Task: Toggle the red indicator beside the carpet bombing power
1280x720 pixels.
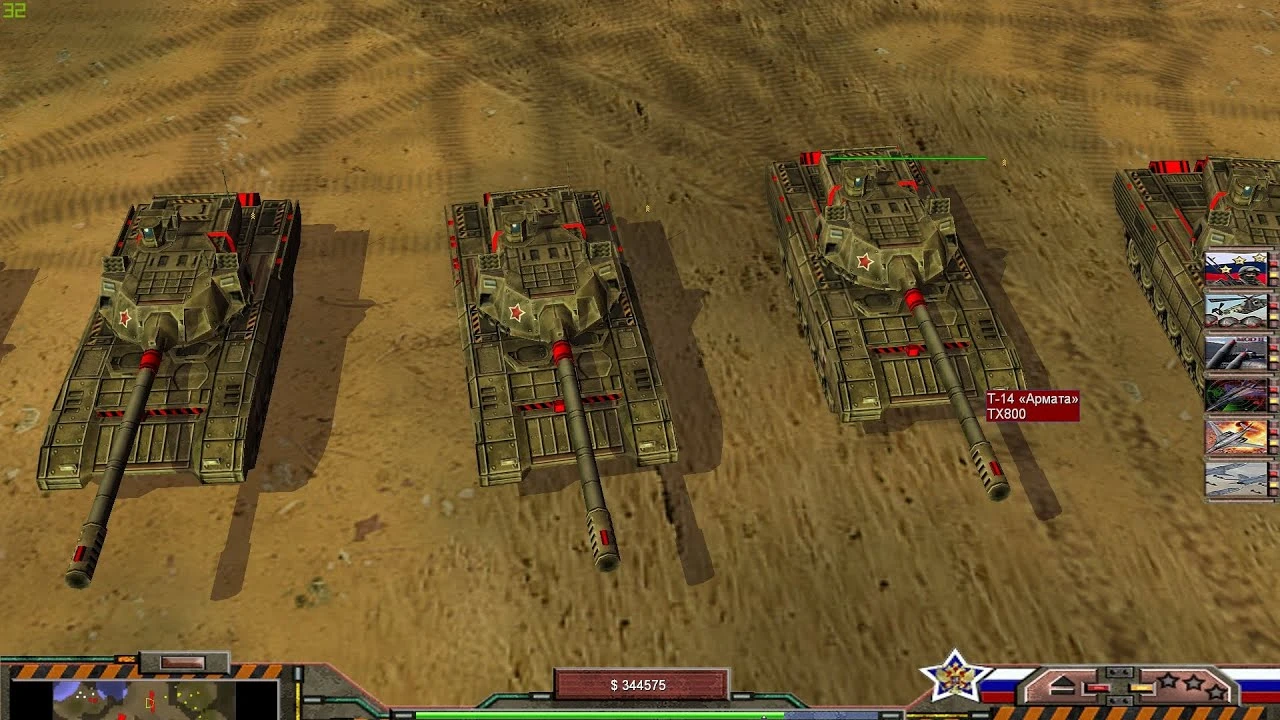Action: (x=1273, y=472)
